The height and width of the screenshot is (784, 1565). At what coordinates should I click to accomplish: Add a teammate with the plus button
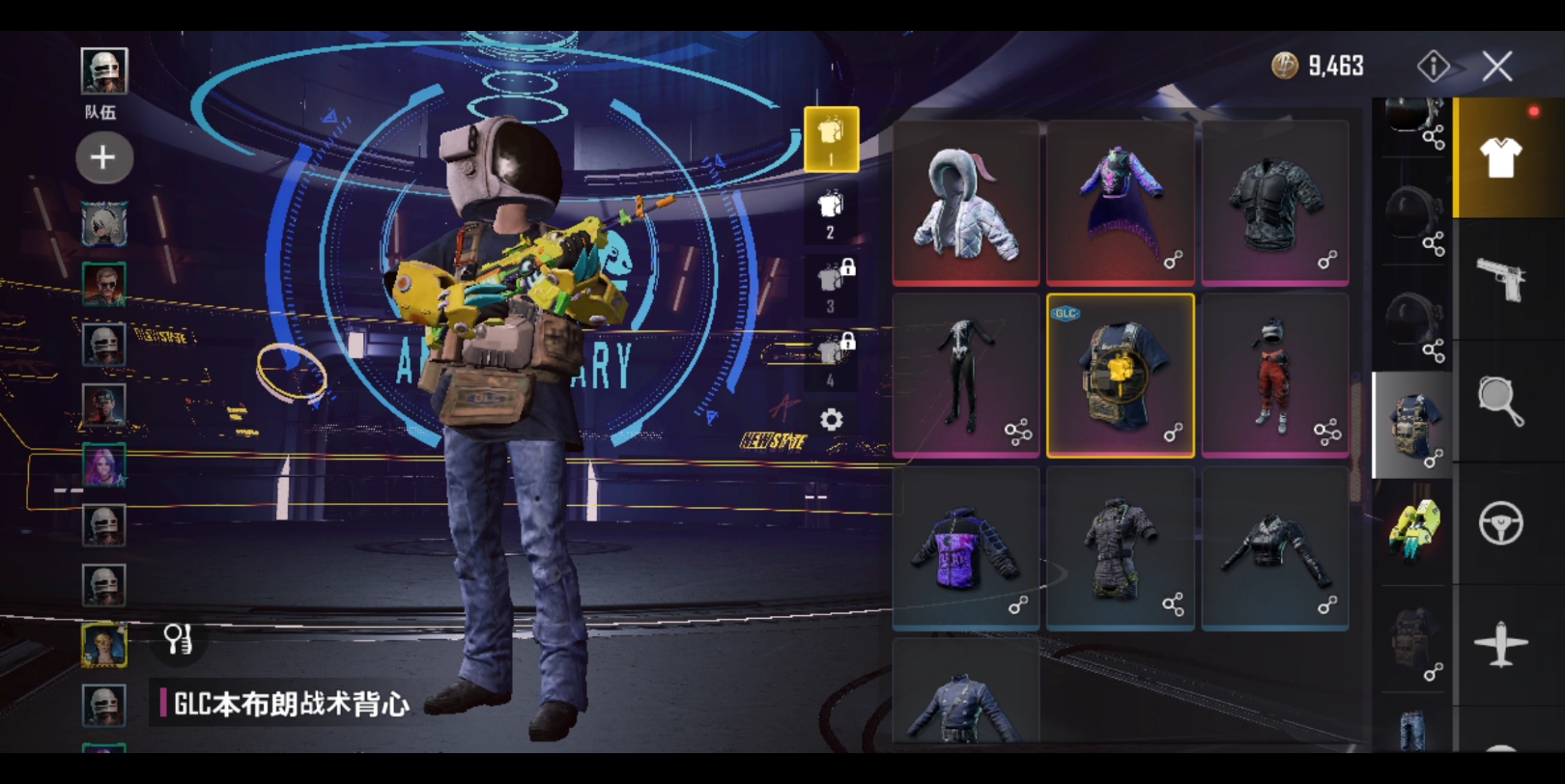click(103, 157)
